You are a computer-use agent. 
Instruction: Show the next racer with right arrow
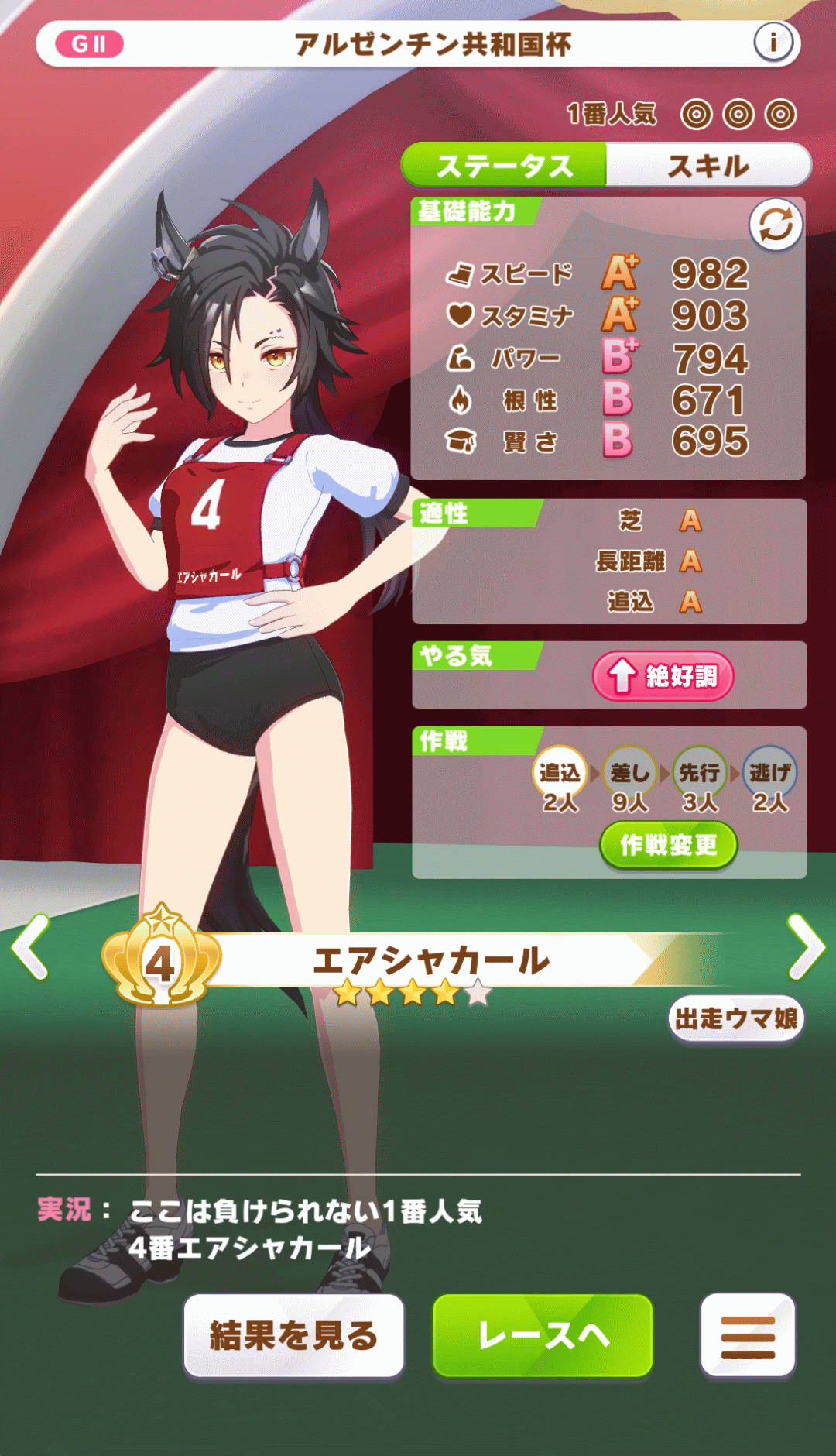805,946
